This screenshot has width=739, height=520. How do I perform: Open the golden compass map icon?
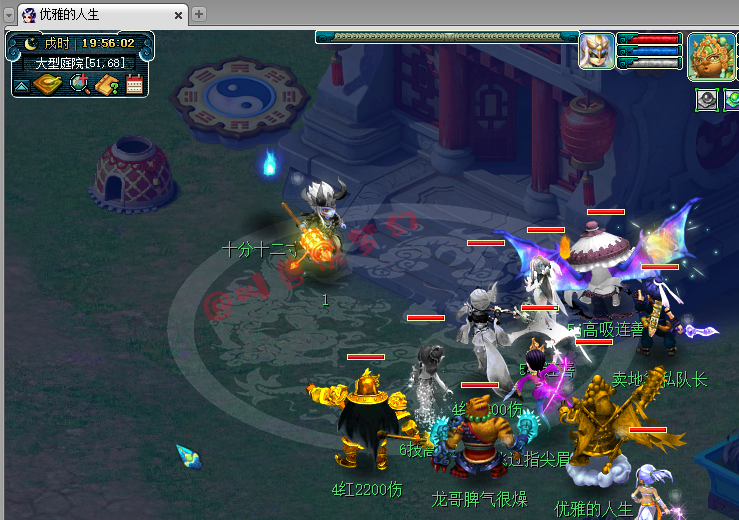[x=46, y=85]
